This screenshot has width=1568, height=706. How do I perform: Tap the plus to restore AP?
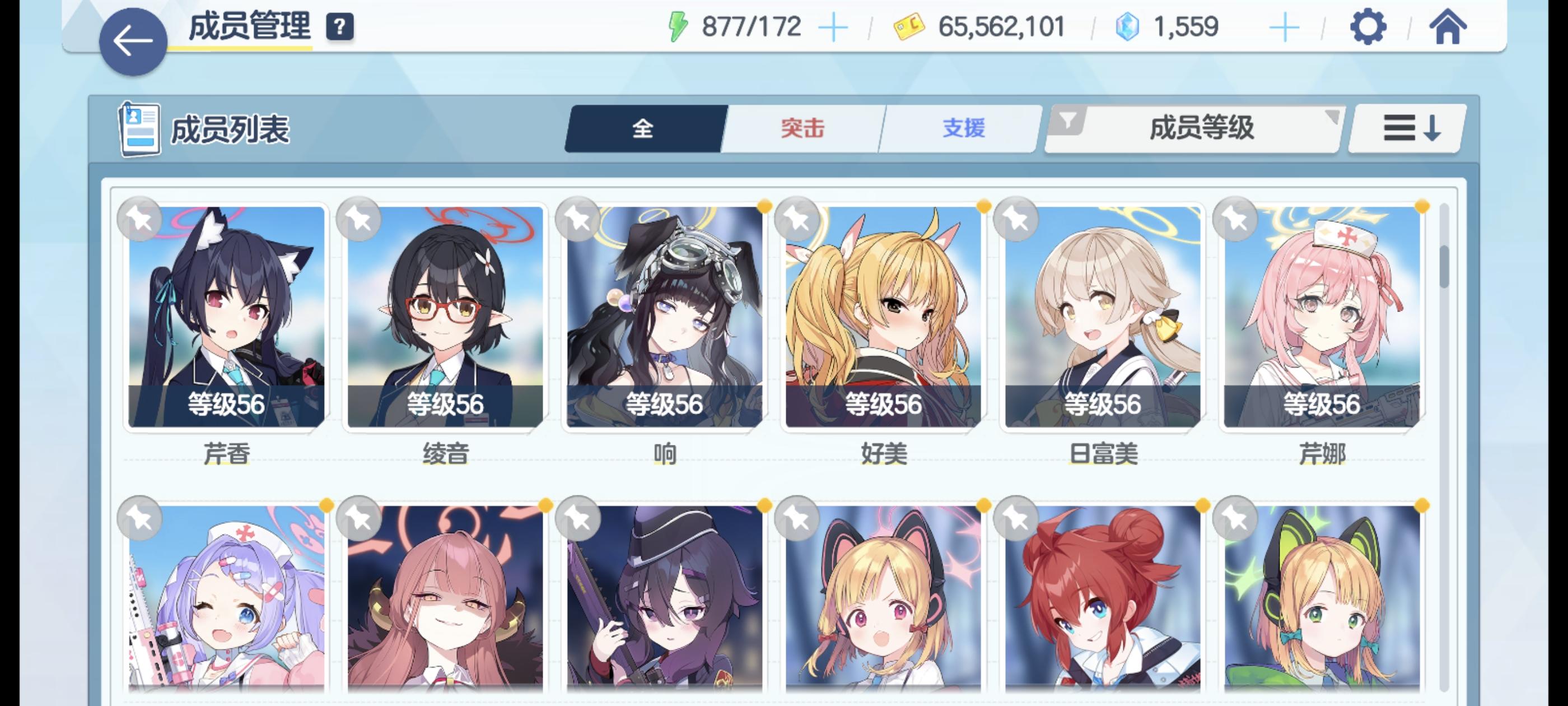[835, 26]
